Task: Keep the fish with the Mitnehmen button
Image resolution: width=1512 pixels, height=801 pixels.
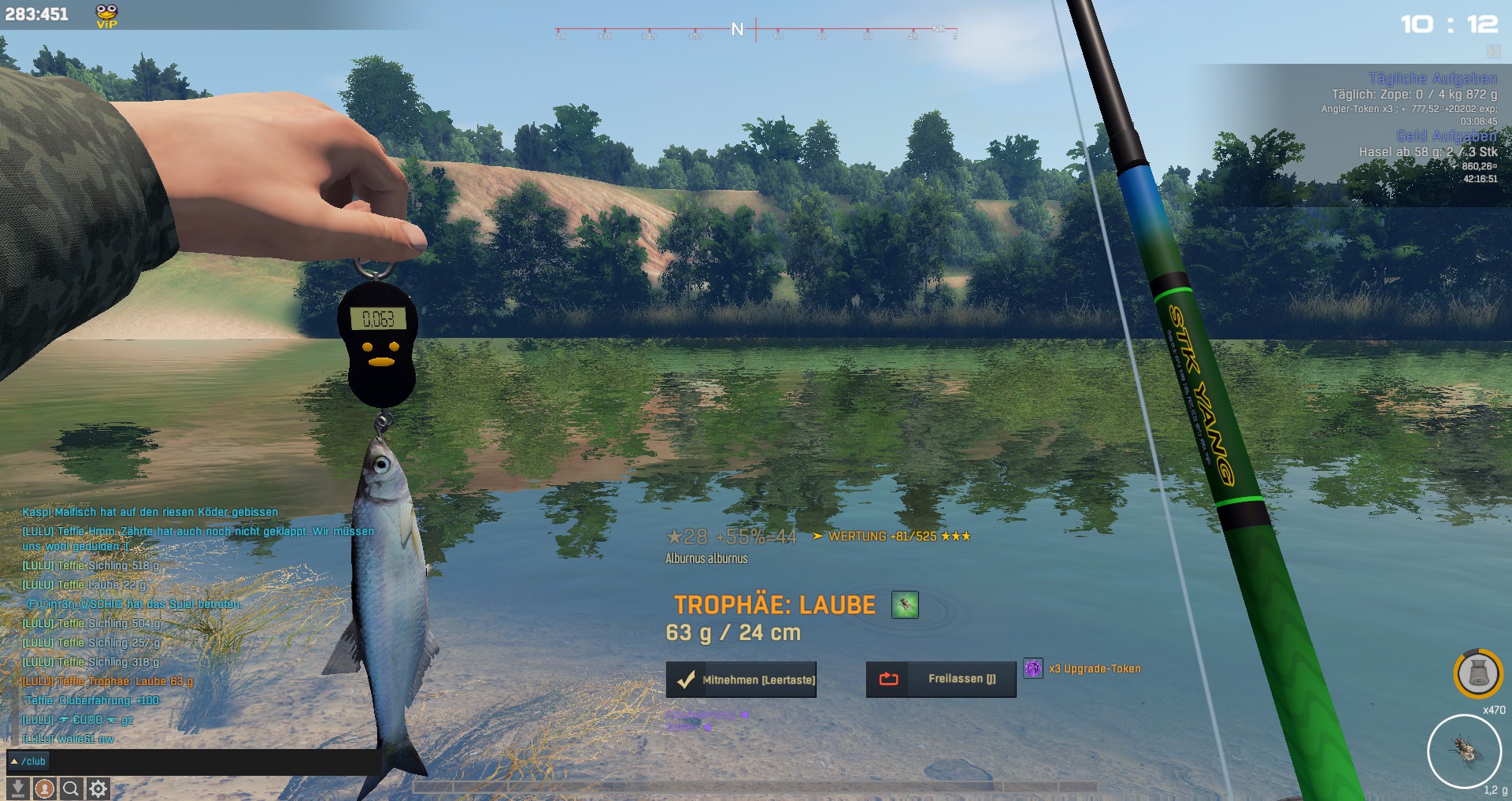Action: (741, 680)
